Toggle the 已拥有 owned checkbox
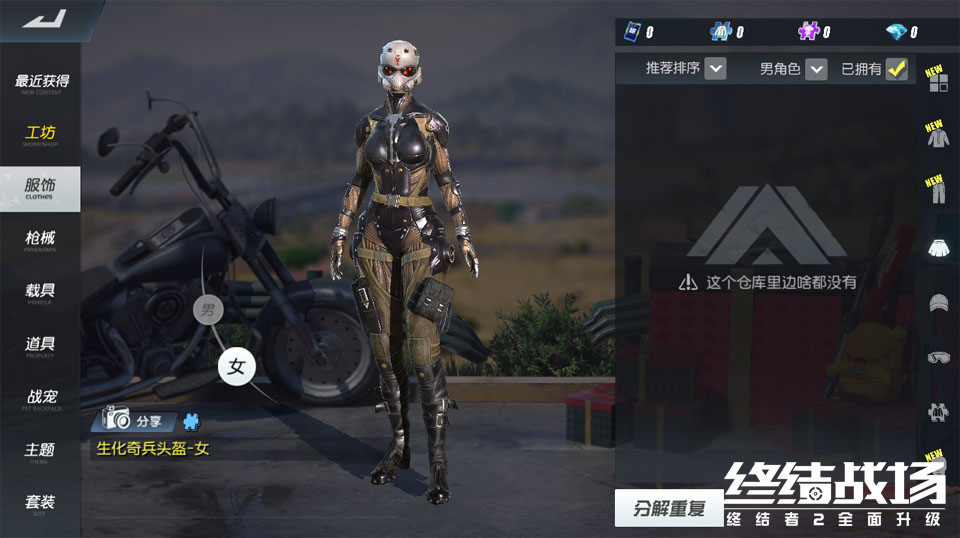The image size is (960, 538). click(x=896, y=69)
